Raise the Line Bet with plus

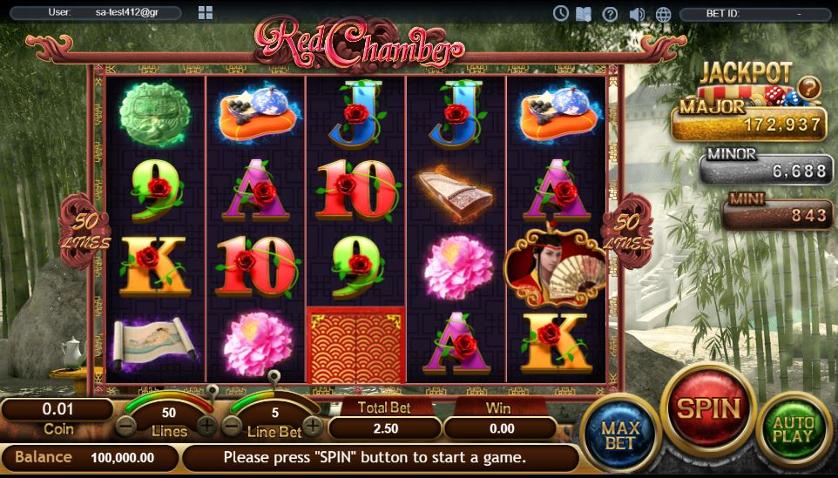pos(312,424)
